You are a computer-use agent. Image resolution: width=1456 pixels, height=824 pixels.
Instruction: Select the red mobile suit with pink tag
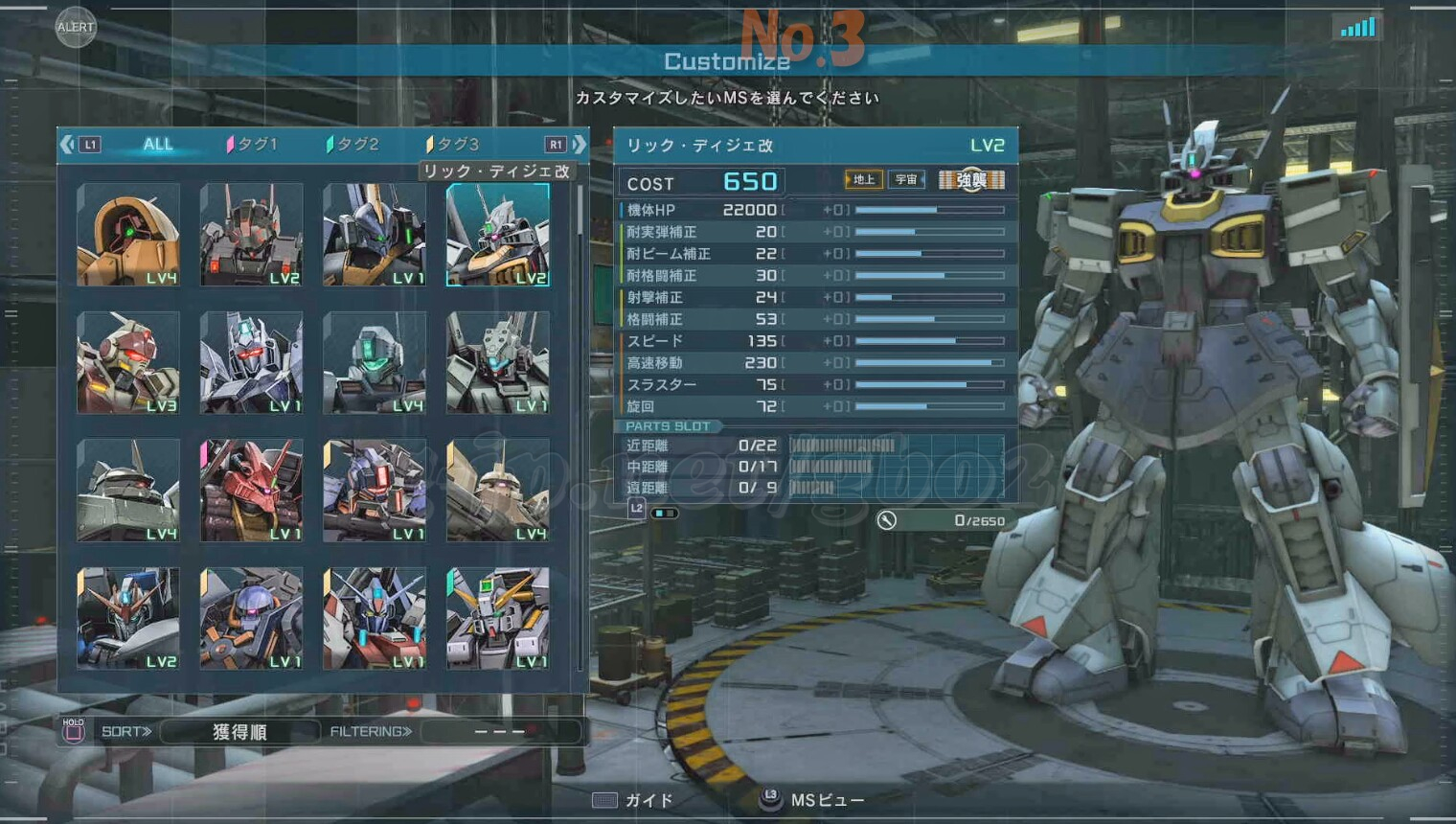tap(251, 491)
